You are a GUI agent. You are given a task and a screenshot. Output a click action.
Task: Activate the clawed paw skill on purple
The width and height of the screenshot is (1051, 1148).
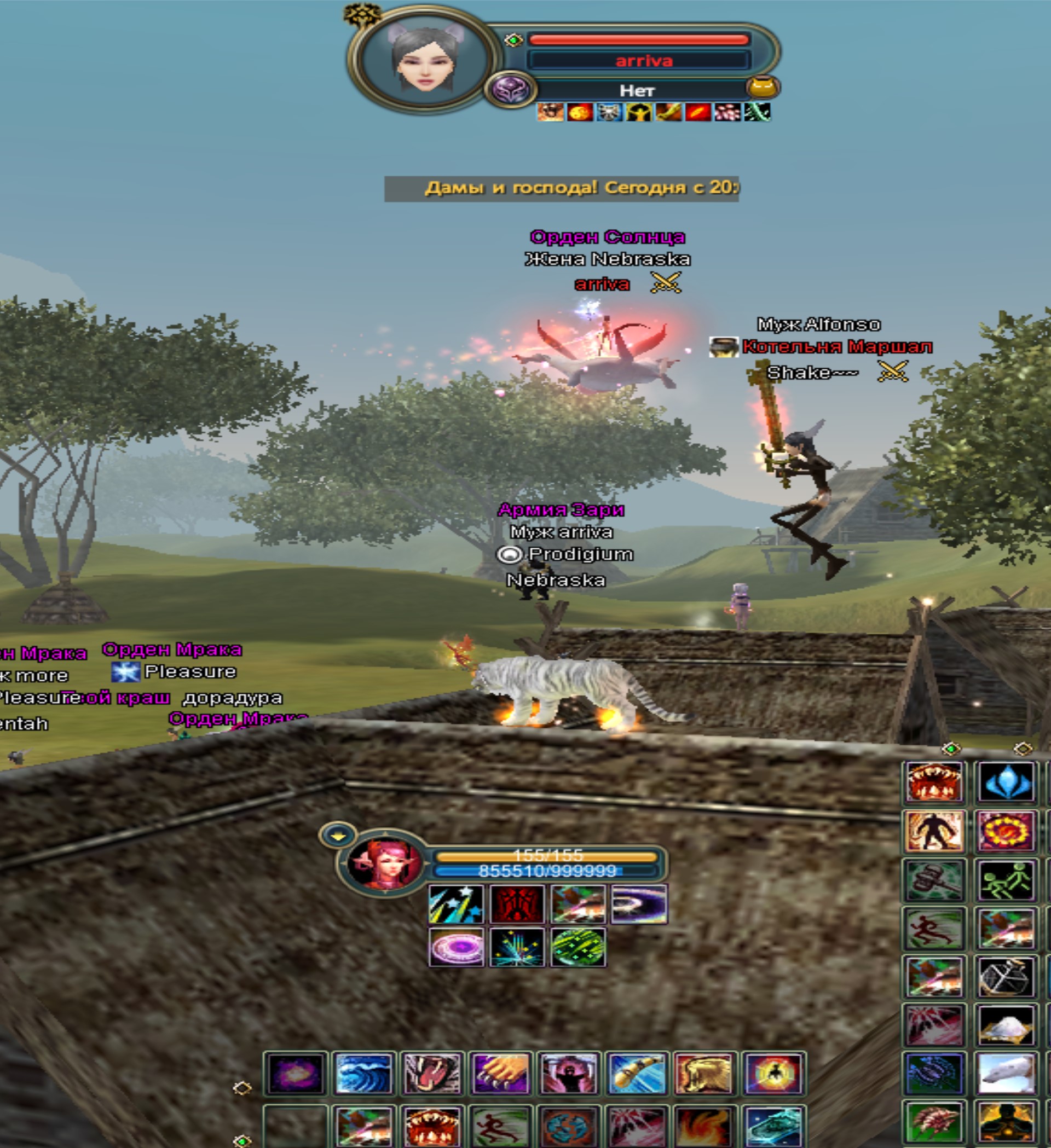(x=500, y=1074)
